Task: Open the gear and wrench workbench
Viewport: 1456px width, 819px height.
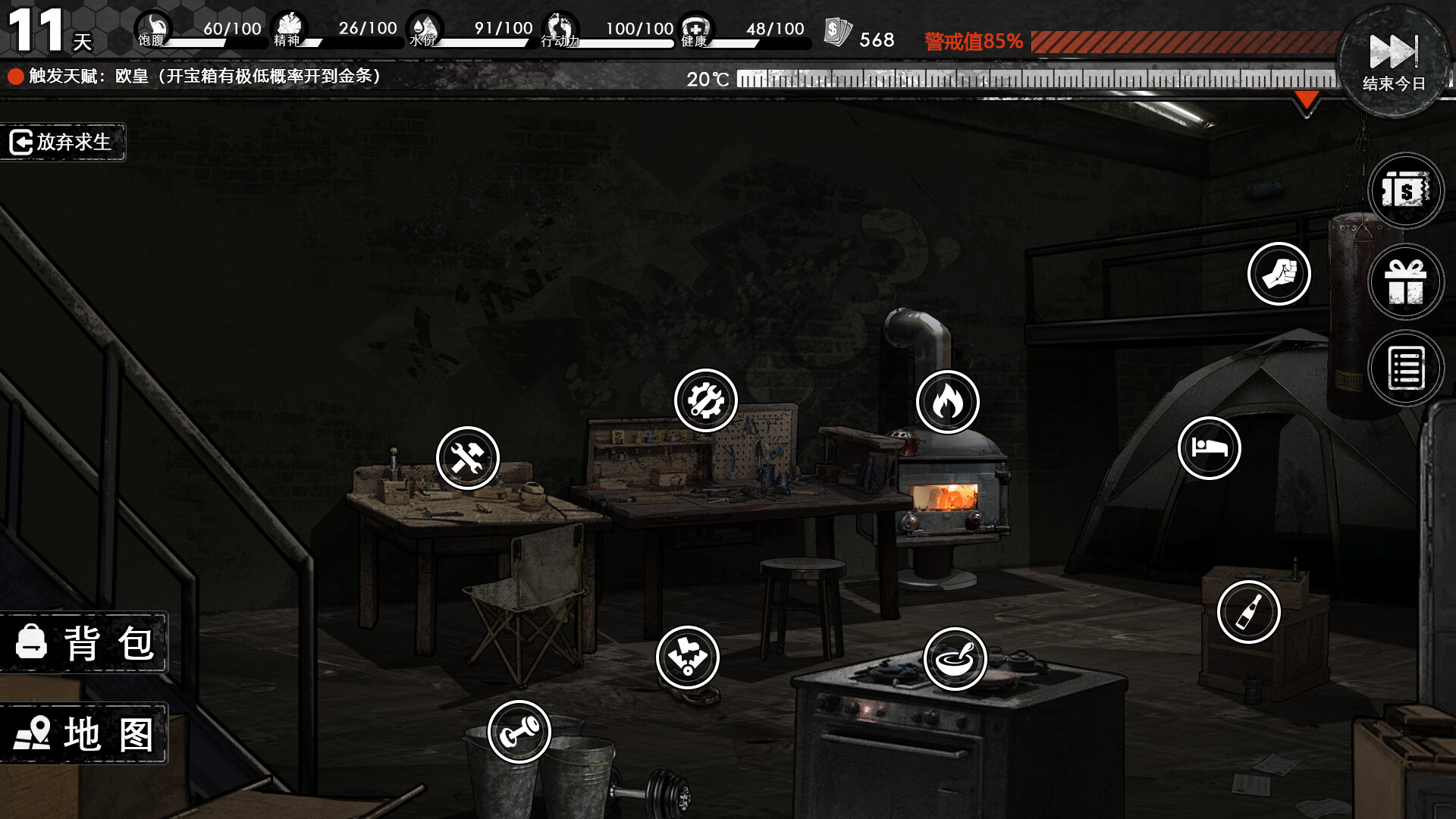Action: click(x=706, y=400)
